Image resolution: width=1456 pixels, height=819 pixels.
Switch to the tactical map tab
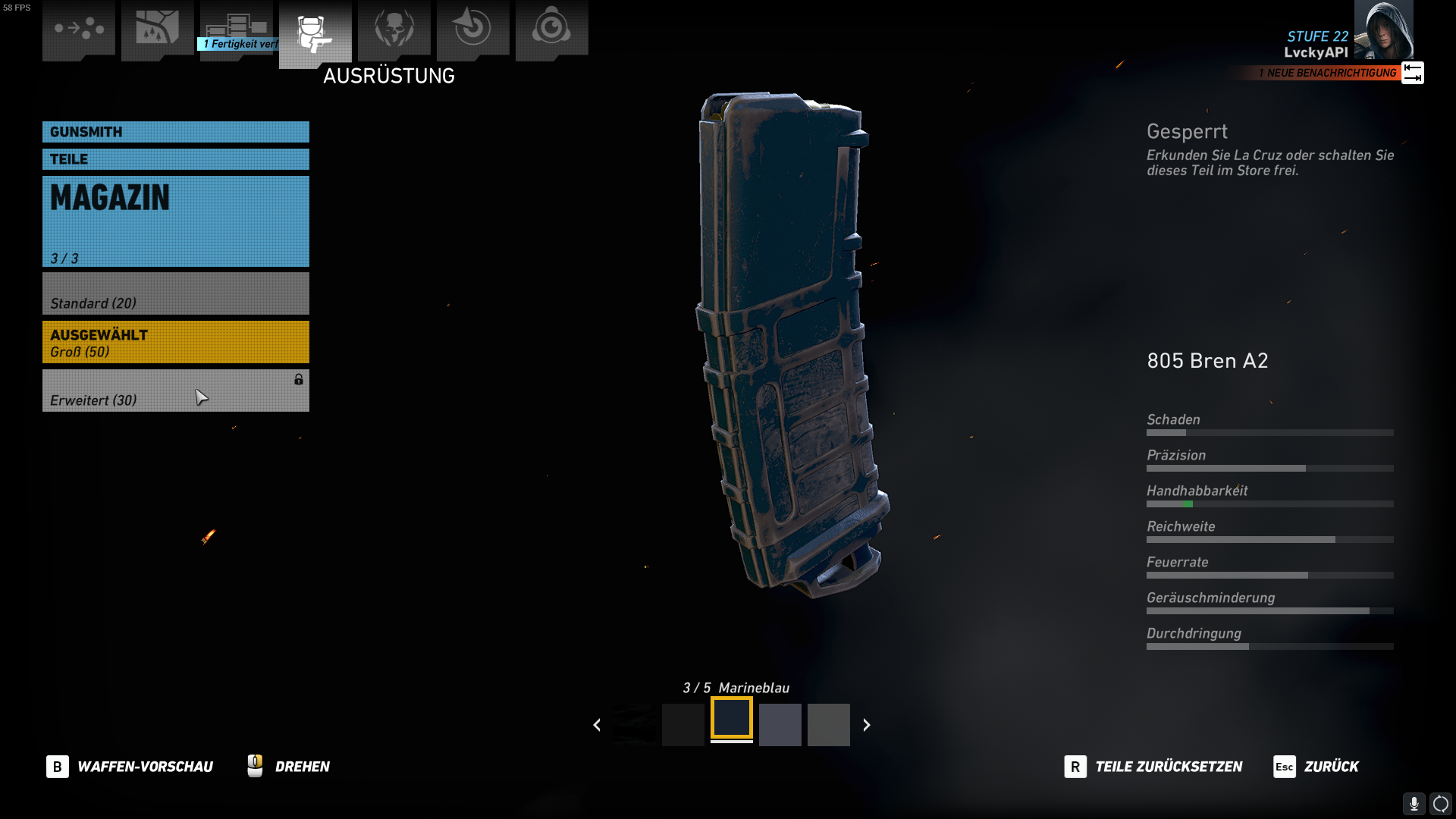pyautogui.click(x=158, y=29)
